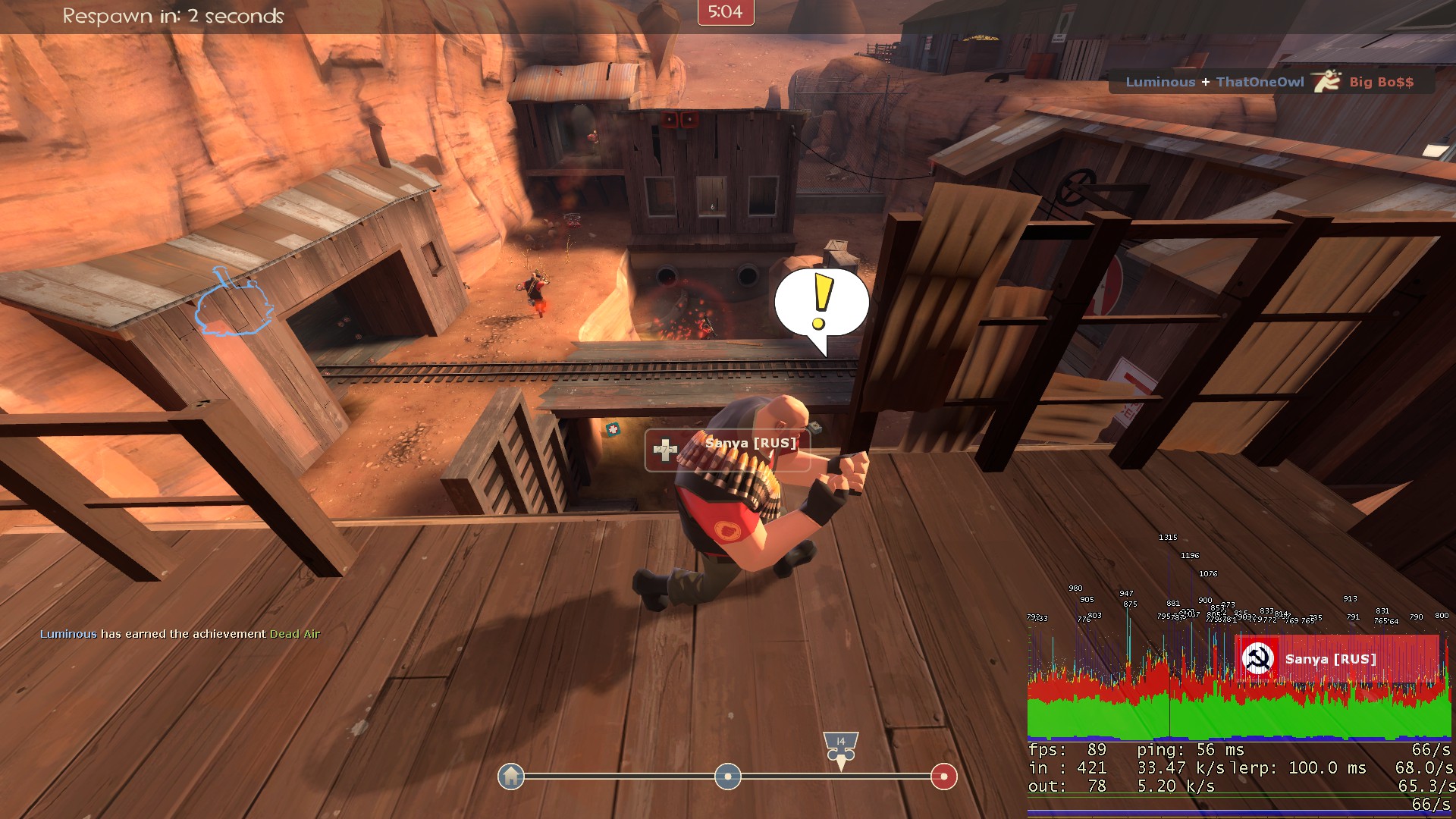Click Sanya [RUS] name tag above the Heavy

click(x=750, y=444)
